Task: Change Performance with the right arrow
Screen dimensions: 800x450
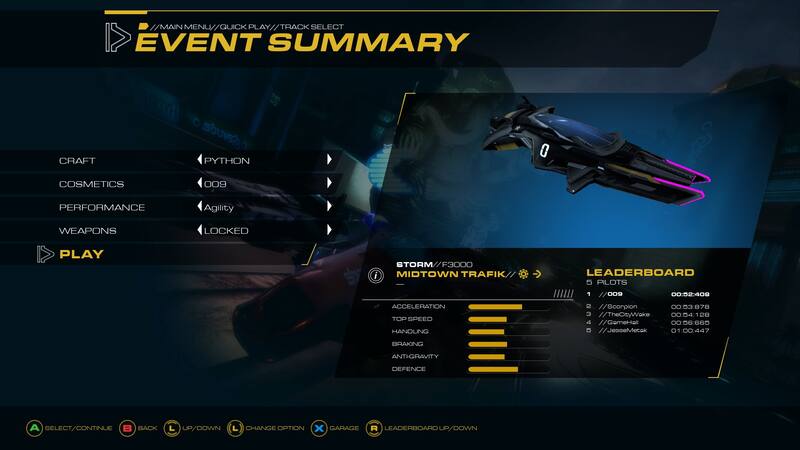Action: point(329,207)
